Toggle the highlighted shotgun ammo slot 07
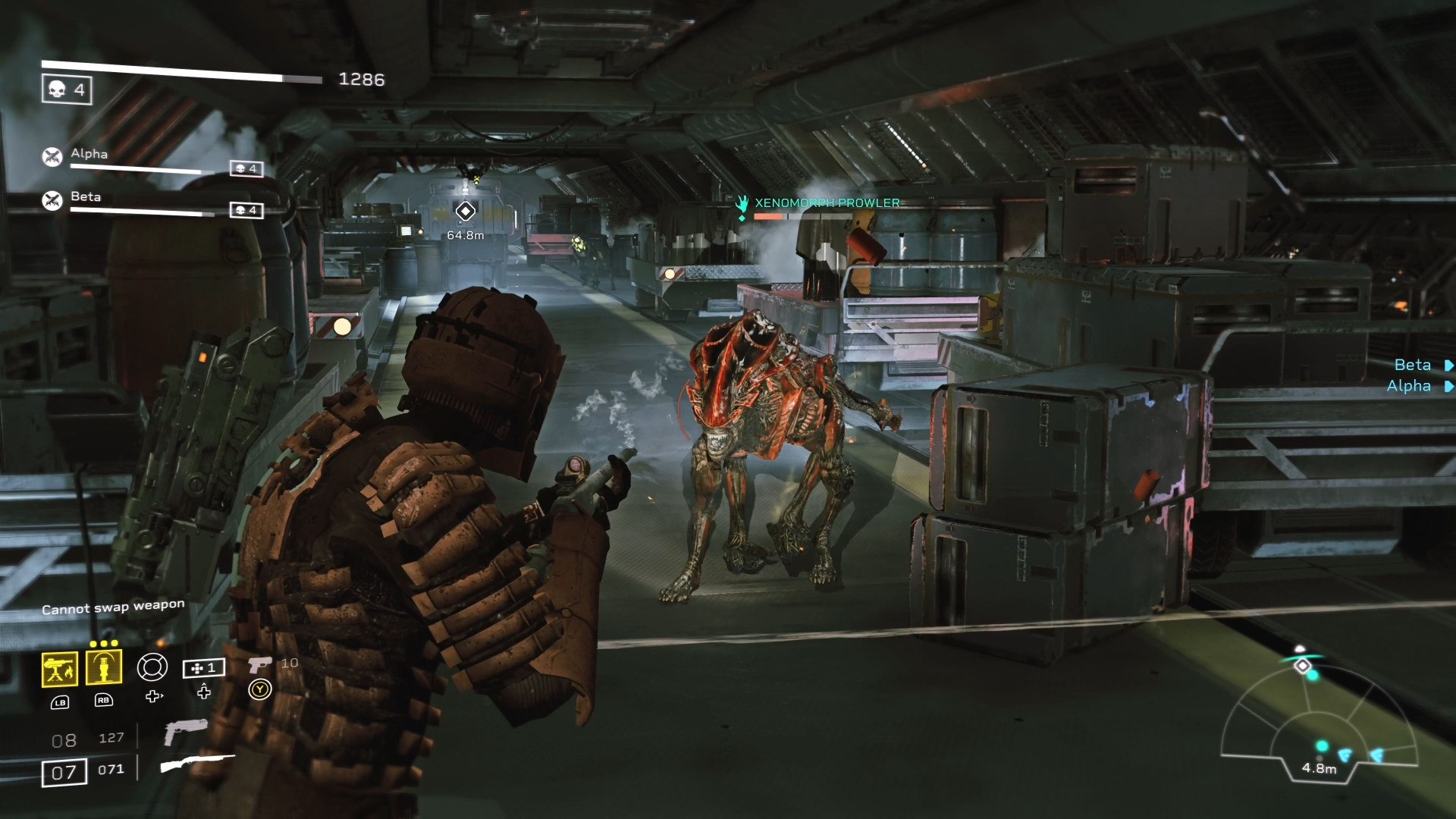This screenshot has width=1456, height=819. [x=64, y=771]
